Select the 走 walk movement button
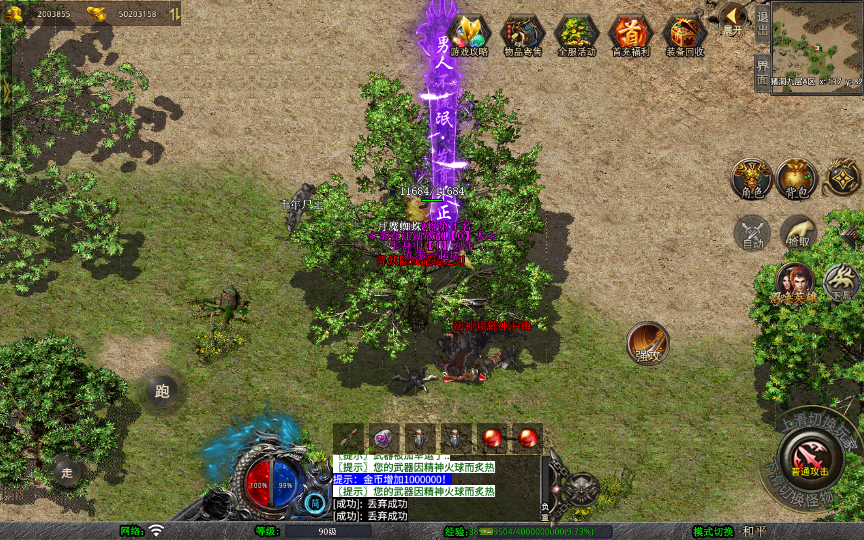Screen dimensions: 864x540 tap(68, 471)
